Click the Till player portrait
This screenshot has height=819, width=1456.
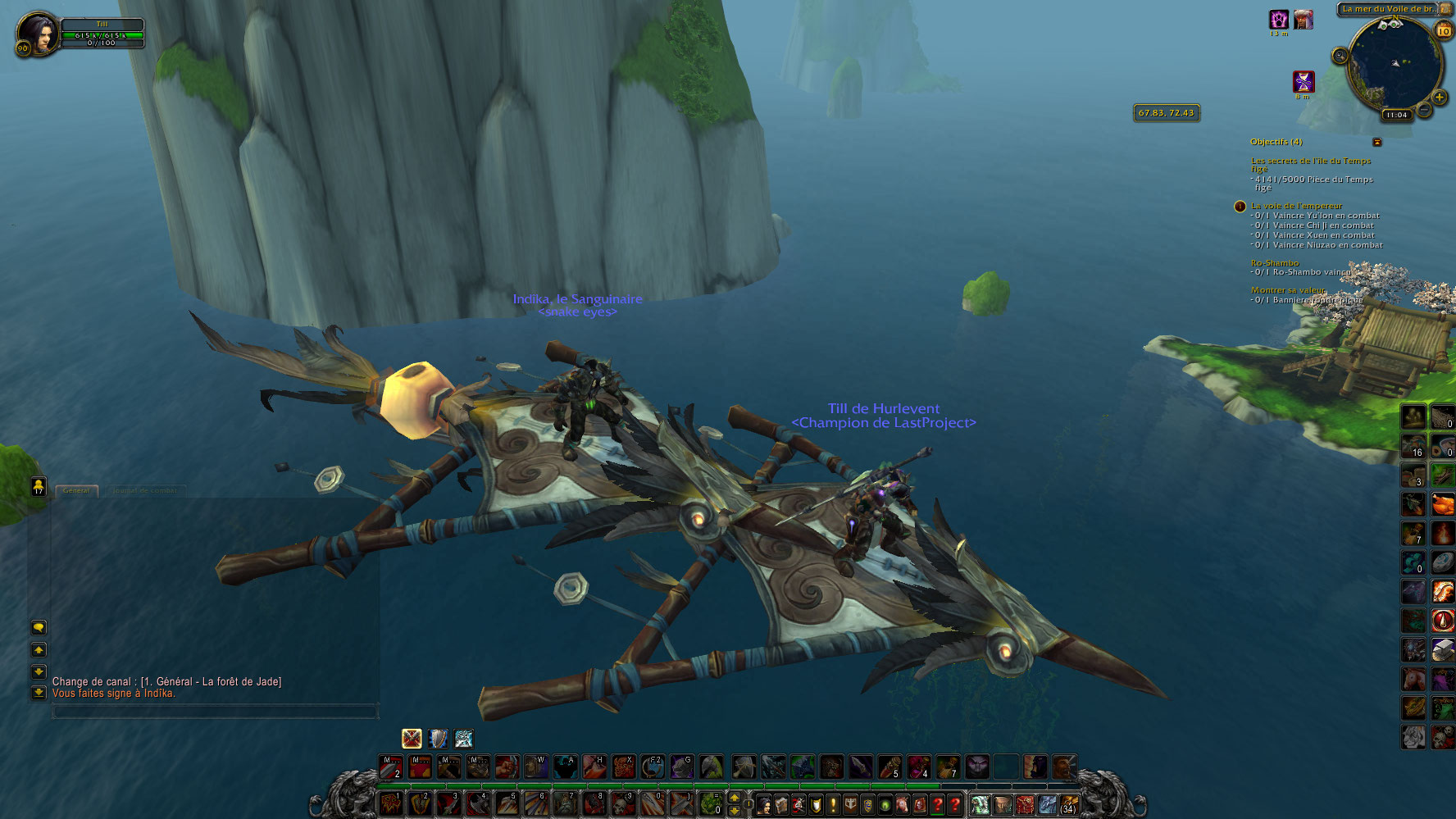click(37, 33)
